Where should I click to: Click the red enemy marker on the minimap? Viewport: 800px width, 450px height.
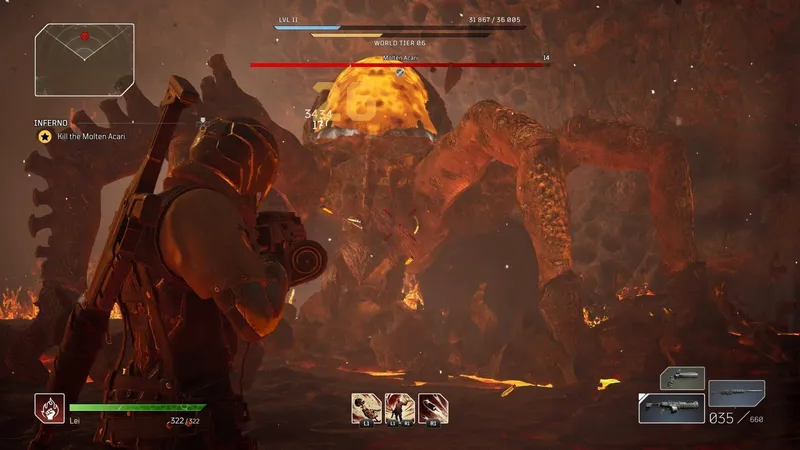[x=85, y=36]
